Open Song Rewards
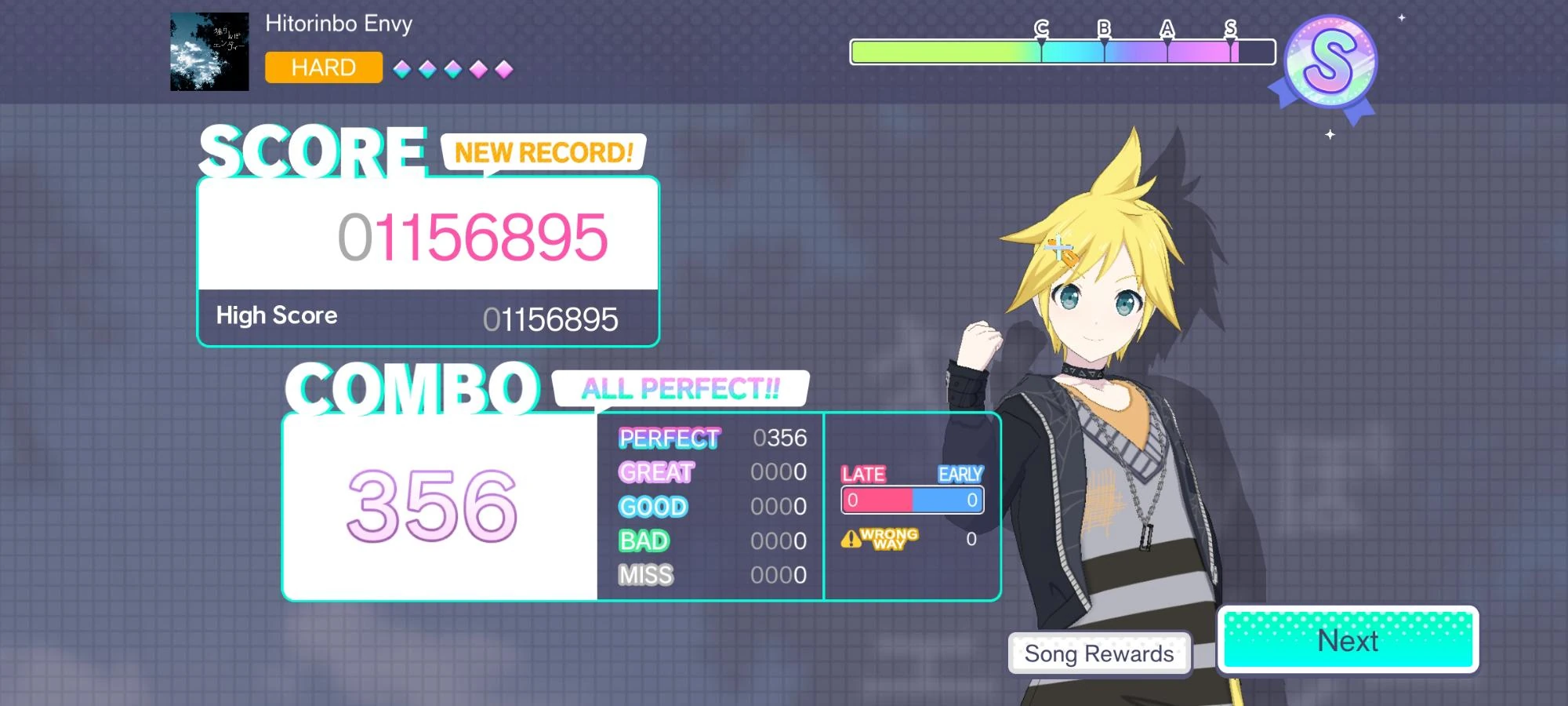1568x706 pixels. click(x=1099, y=653)
